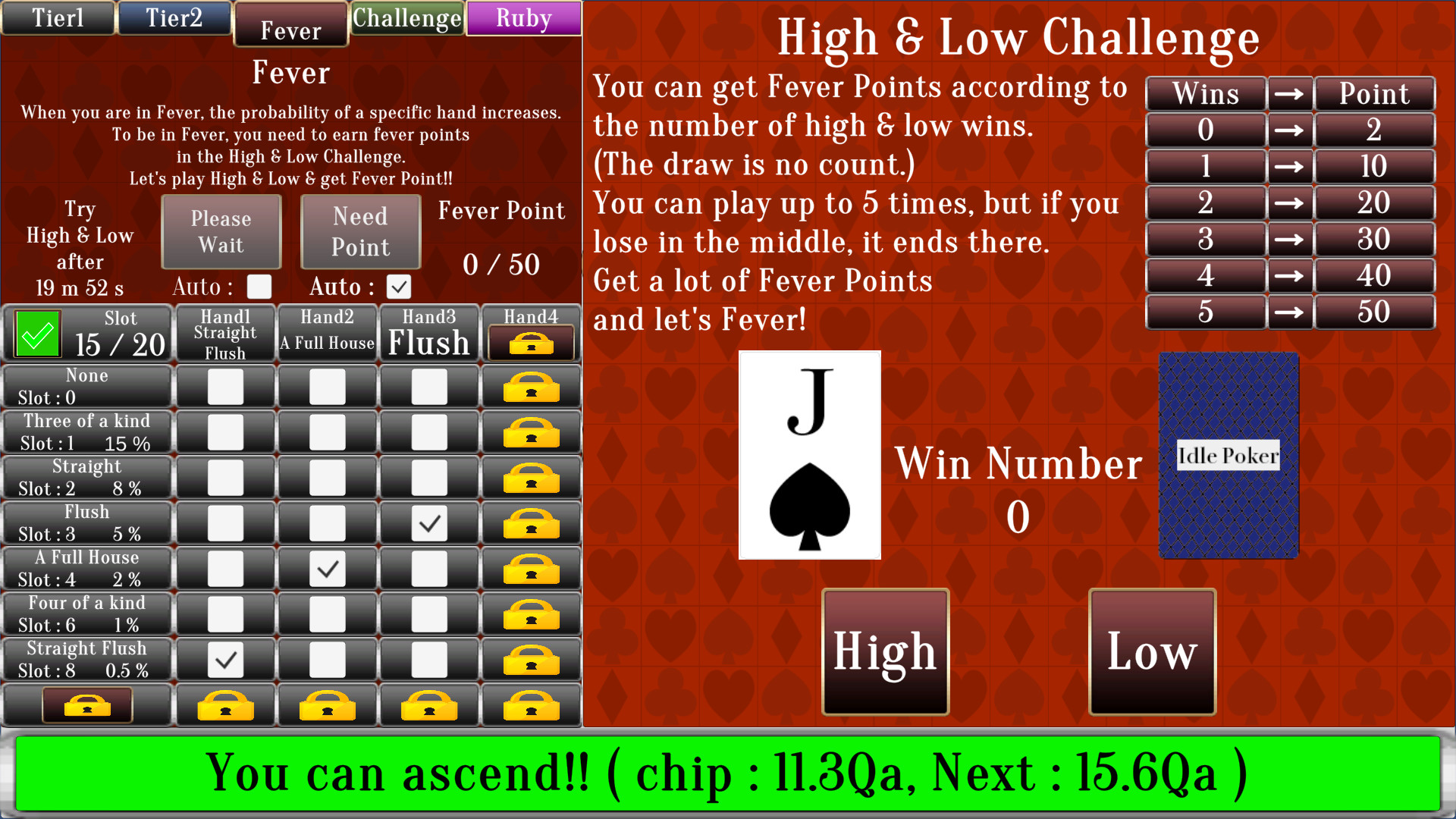Click the Idle Poker card back
This screenshot has height=819, width=1456.
[1226, 455]
